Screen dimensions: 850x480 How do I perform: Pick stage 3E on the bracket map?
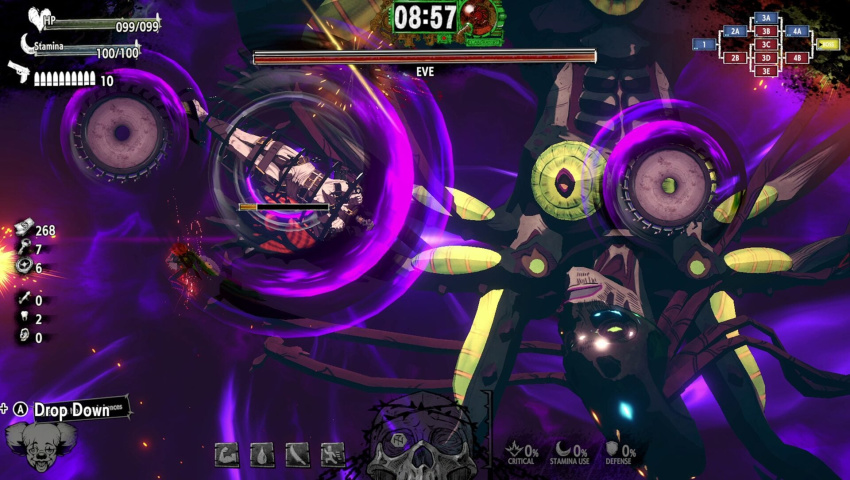pos(767,71)
